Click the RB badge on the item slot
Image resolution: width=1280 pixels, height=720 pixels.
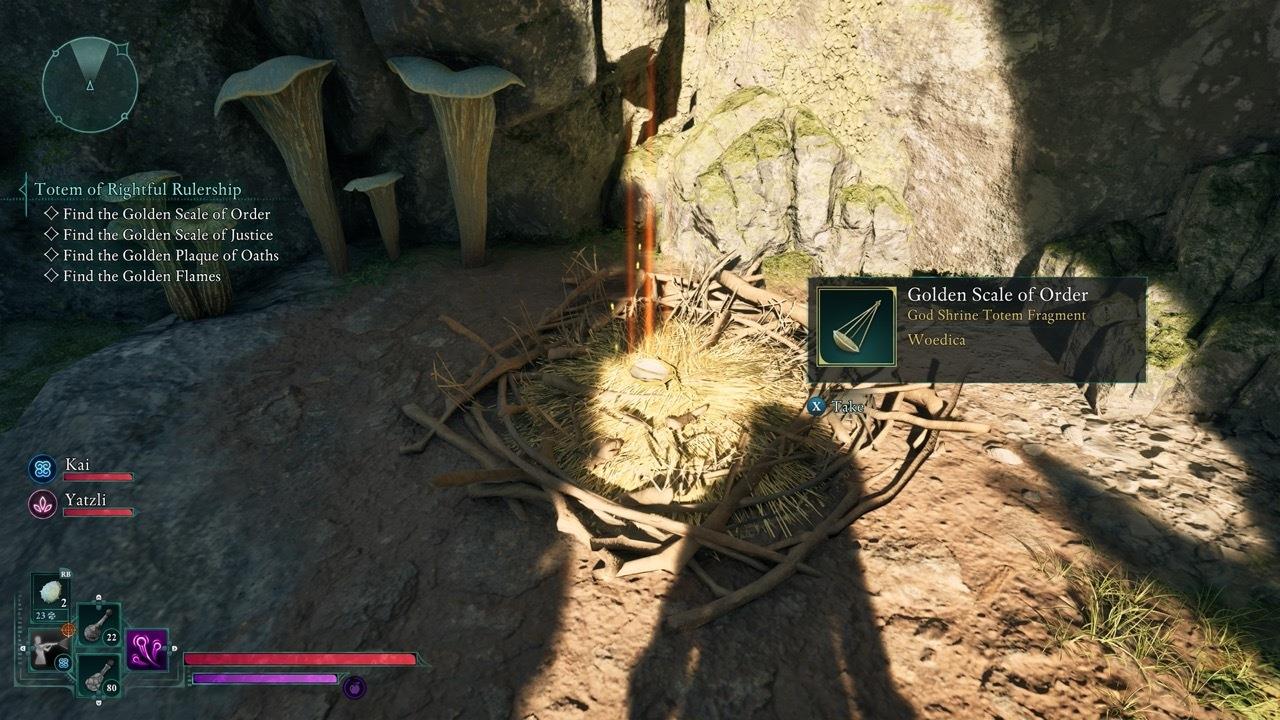click(x=64, y=573)
